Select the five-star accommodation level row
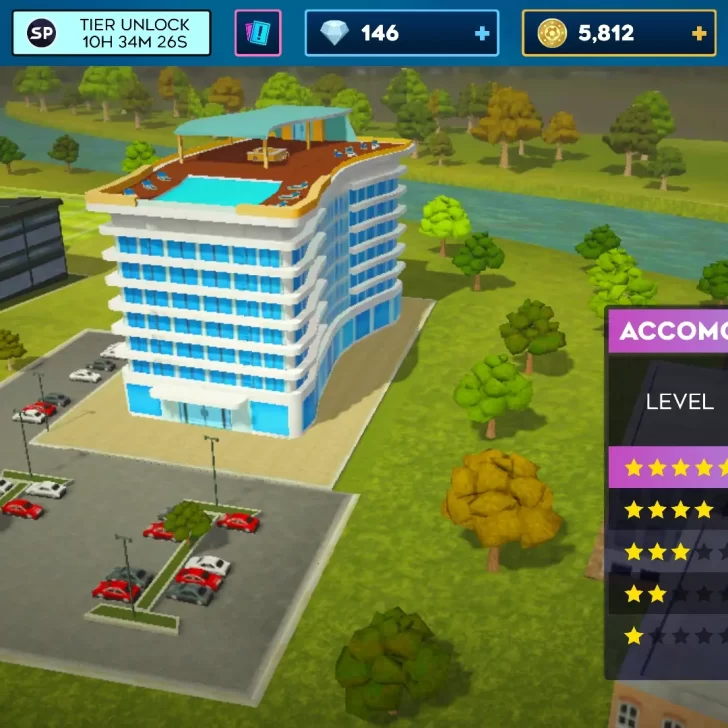This screenshot has height=728, width=728. [669, 467]
